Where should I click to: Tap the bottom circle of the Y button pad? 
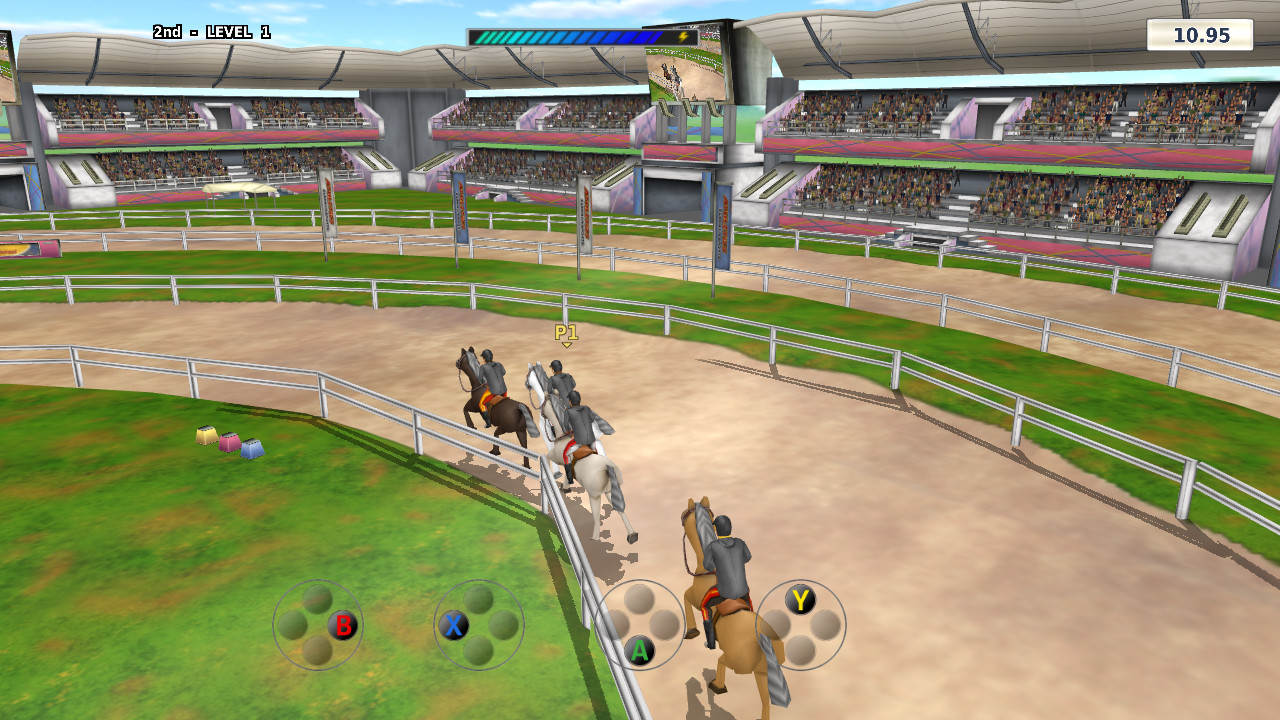tap(800, 650)
